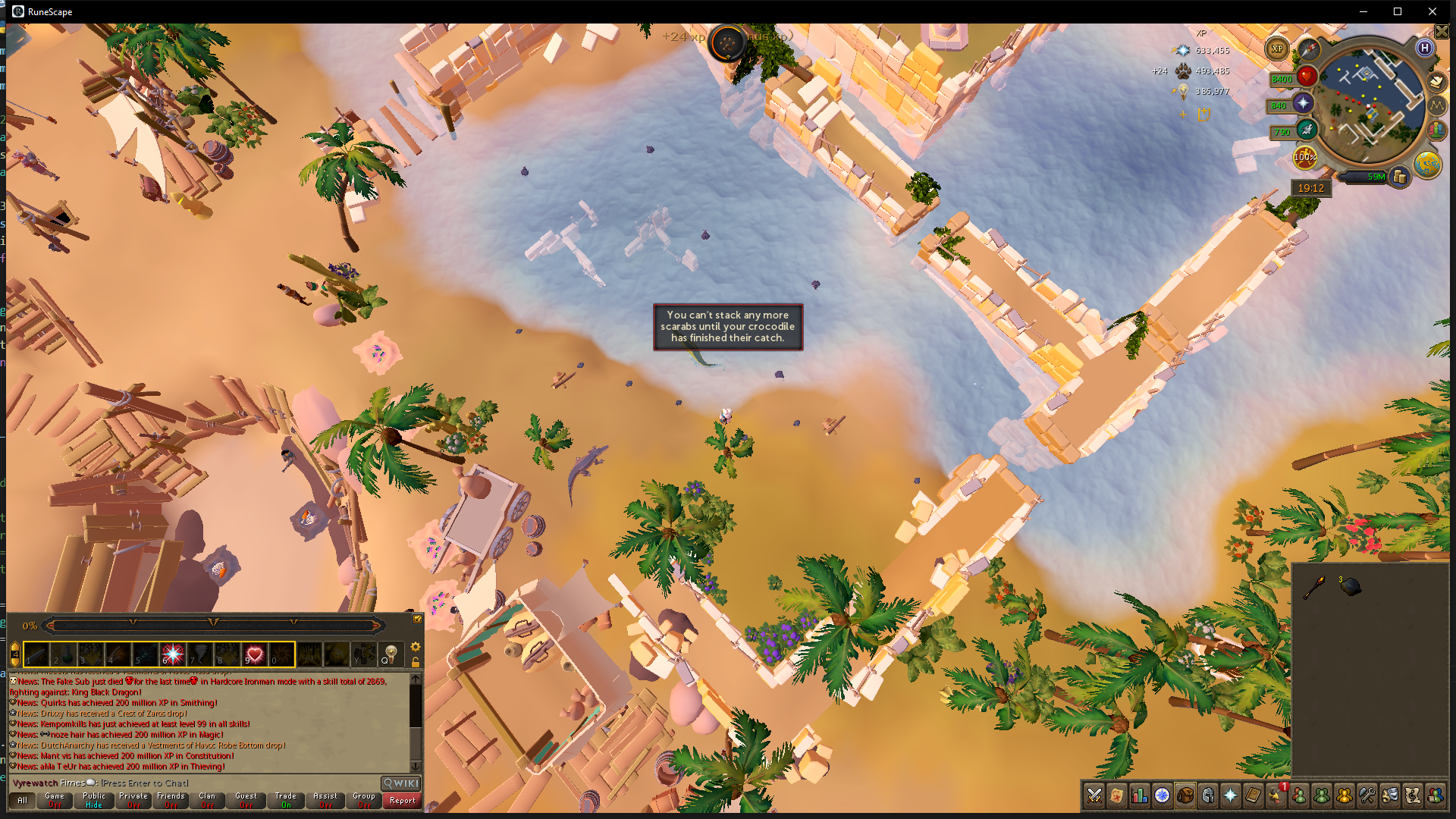Open prayers using the star icon
Image resolution: width=1456 pixels, height=819 pixels.
coord(1230,795)
